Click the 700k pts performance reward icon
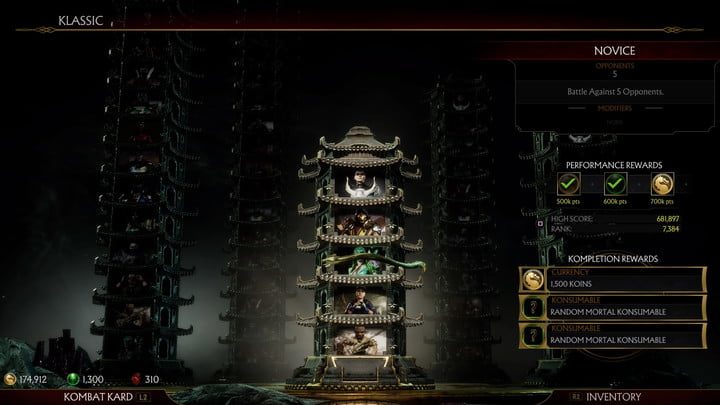The image size is (720, 405). coord(661,185)
